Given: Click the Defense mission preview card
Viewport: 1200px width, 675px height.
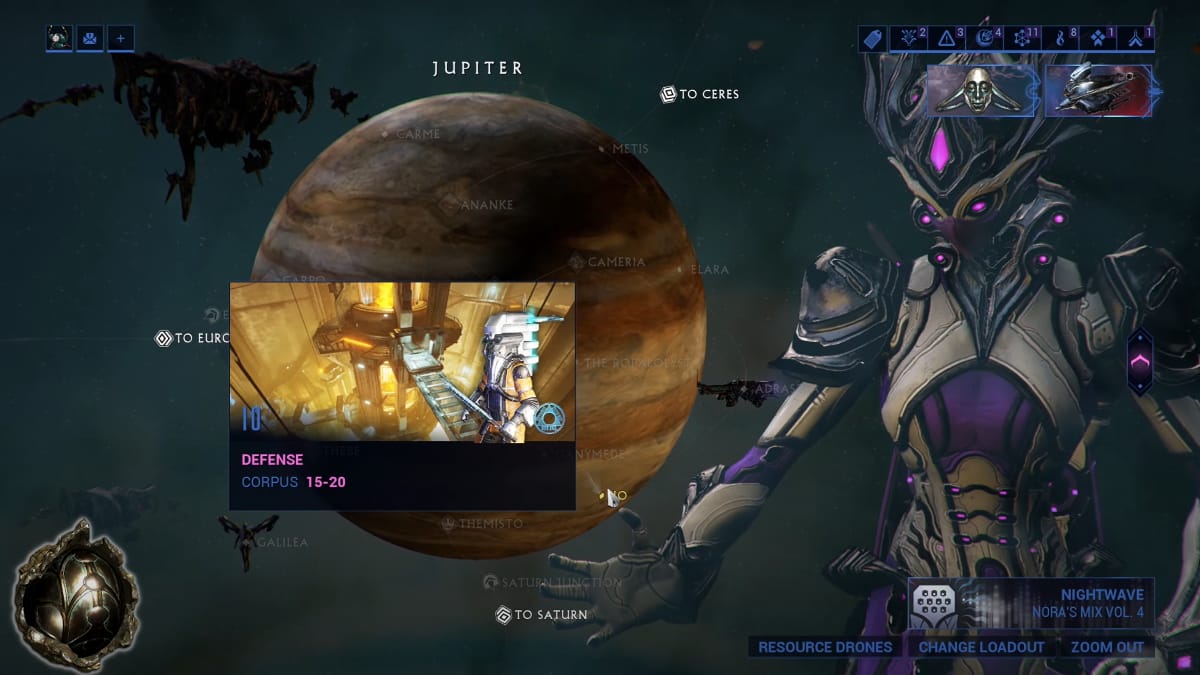Looking at the screenshot, I should (x=402, y=395).
